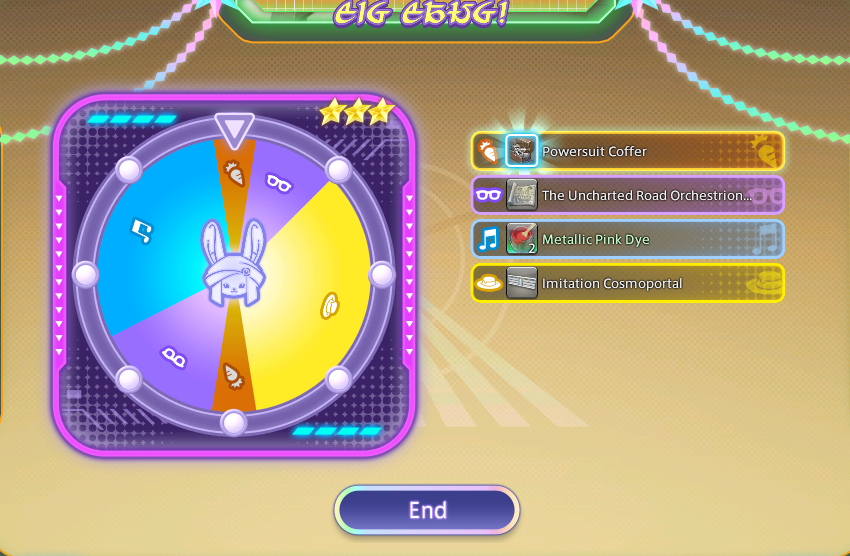Select the Powersuit Coffer reward row

click(x=628, y=152)
